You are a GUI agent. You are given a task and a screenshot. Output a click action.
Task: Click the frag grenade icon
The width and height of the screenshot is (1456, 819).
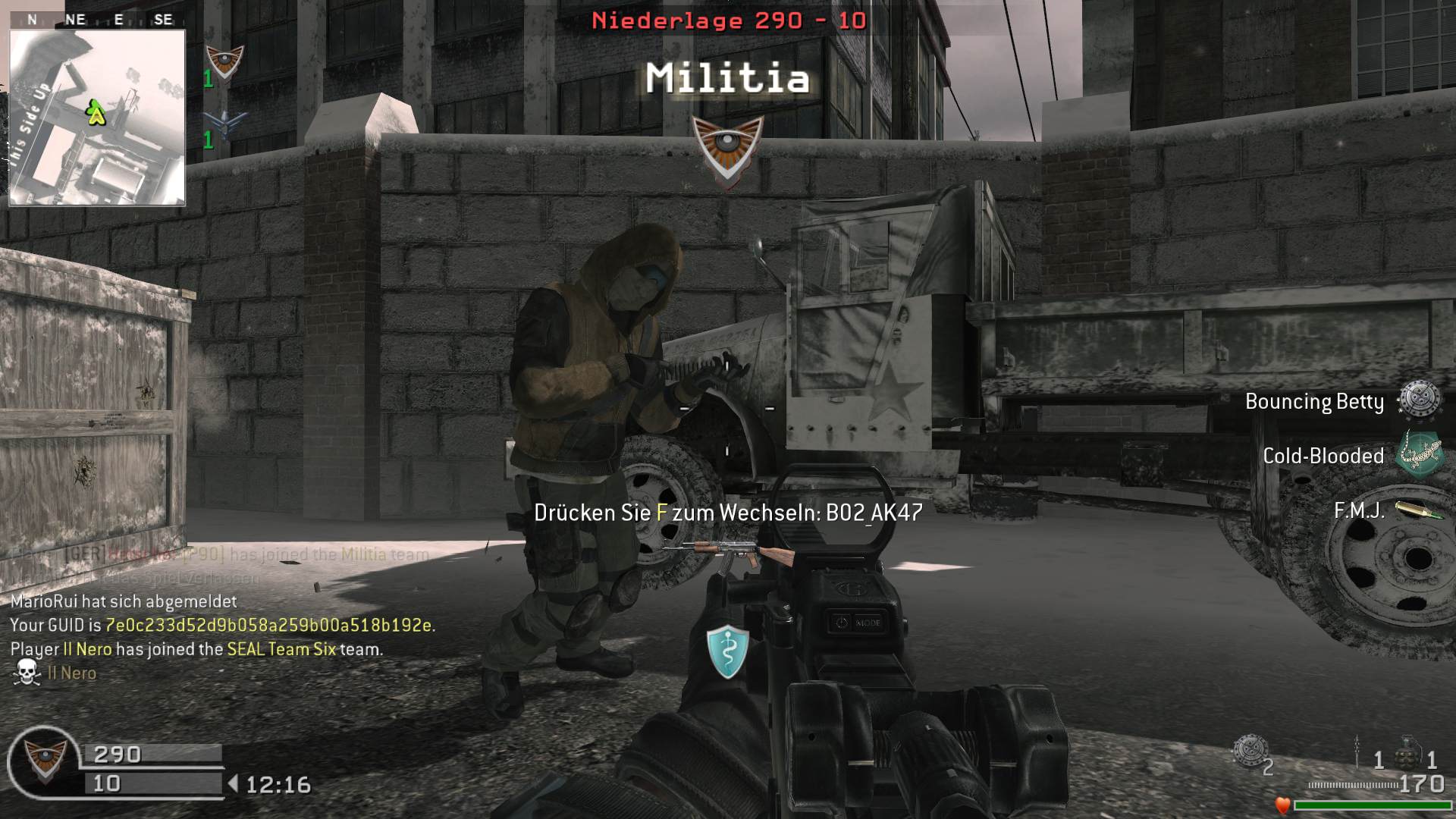[1407, 751]
